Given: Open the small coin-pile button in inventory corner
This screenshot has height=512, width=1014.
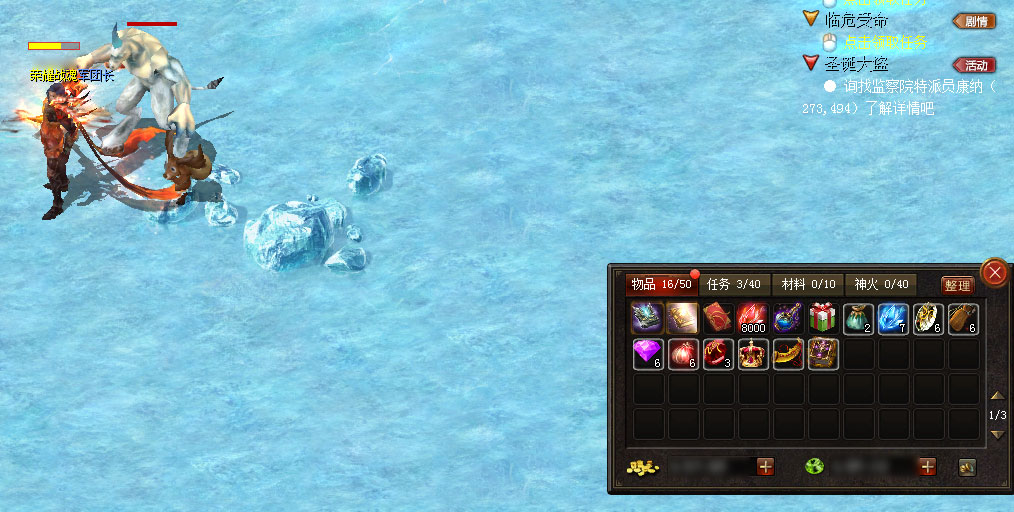Looking at the screenshot, I should coord(967,466).
